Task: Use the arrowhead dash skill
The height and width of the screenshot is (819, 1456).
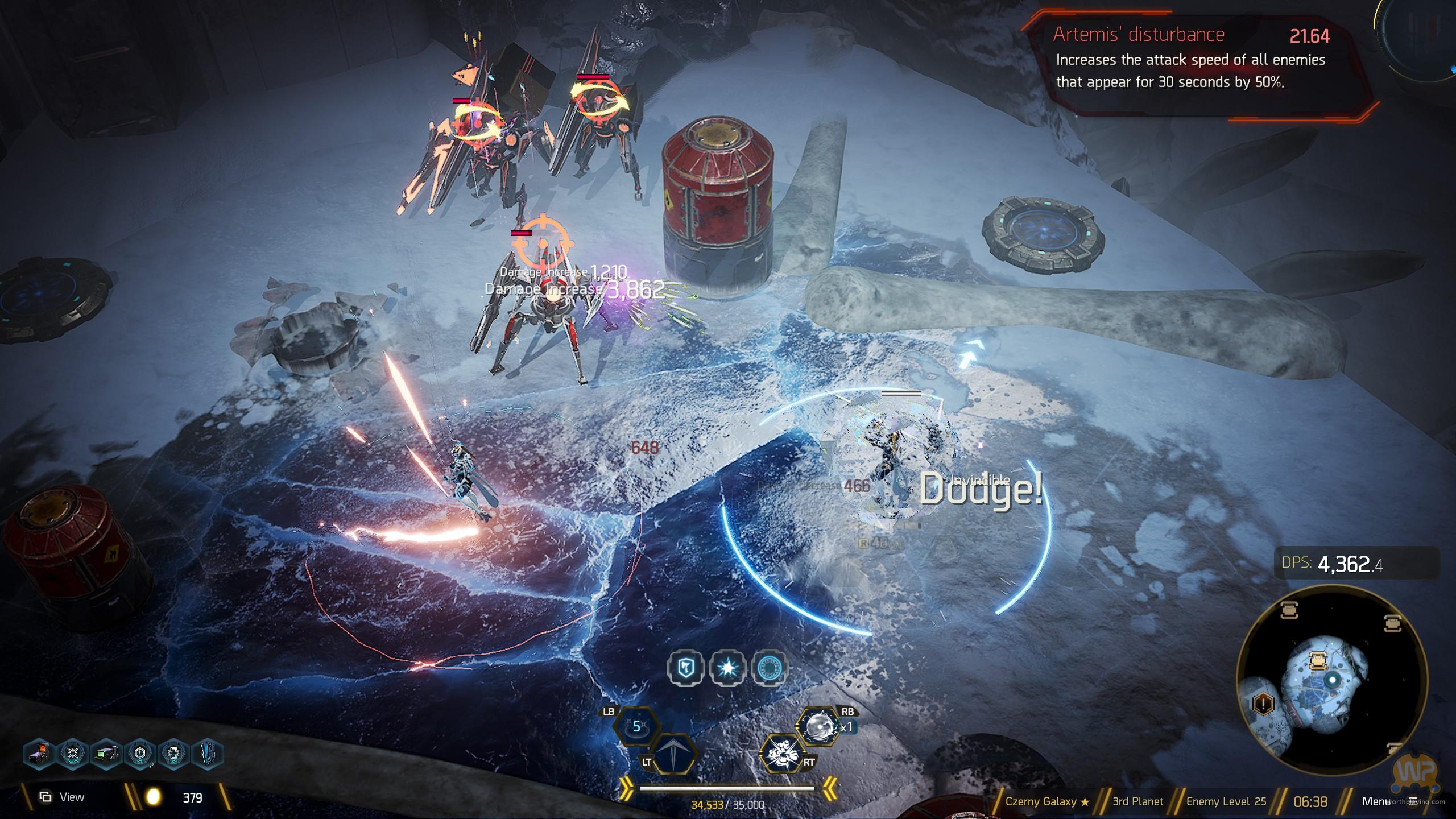Action: (675, 754)
